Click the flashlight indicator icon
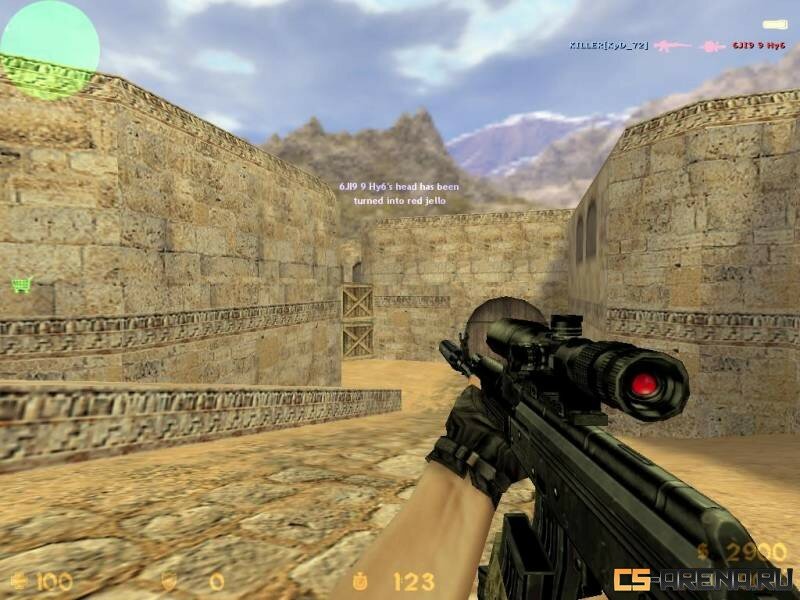The image size is (800, 600). click(x=774, y=24)
